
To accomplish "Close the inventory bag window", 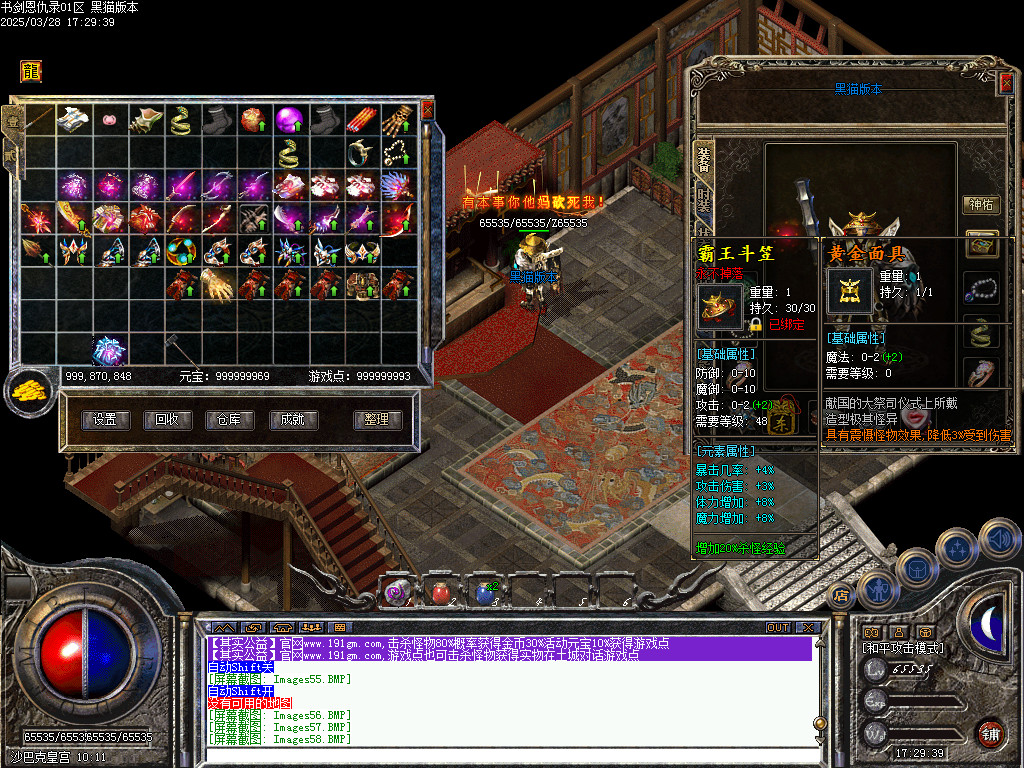I will click(428, 110).
